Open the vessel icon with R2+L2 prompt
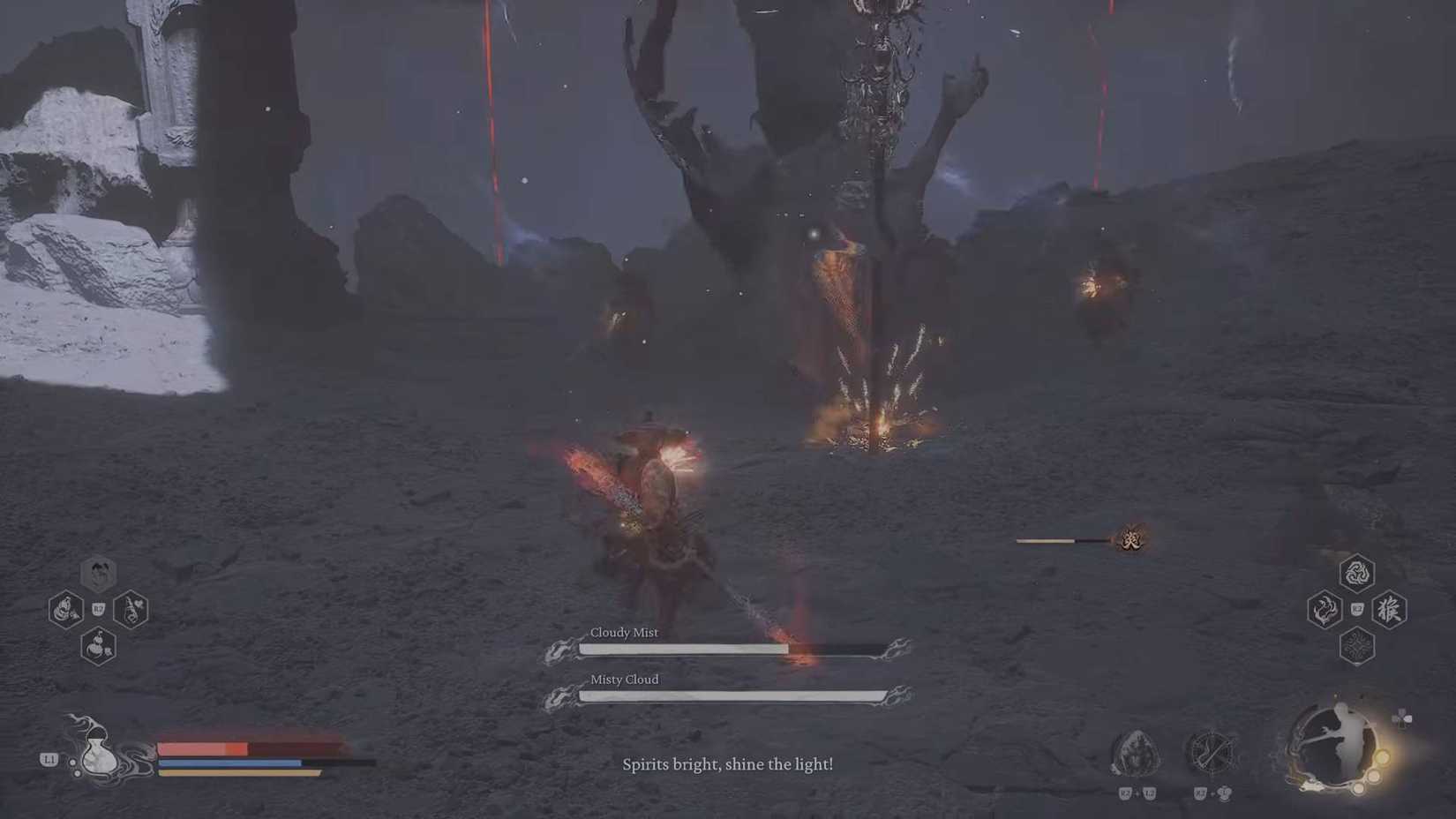The height and width of the screenshot is (819, 1456). pyautogui.click(x=1133, y=752)
